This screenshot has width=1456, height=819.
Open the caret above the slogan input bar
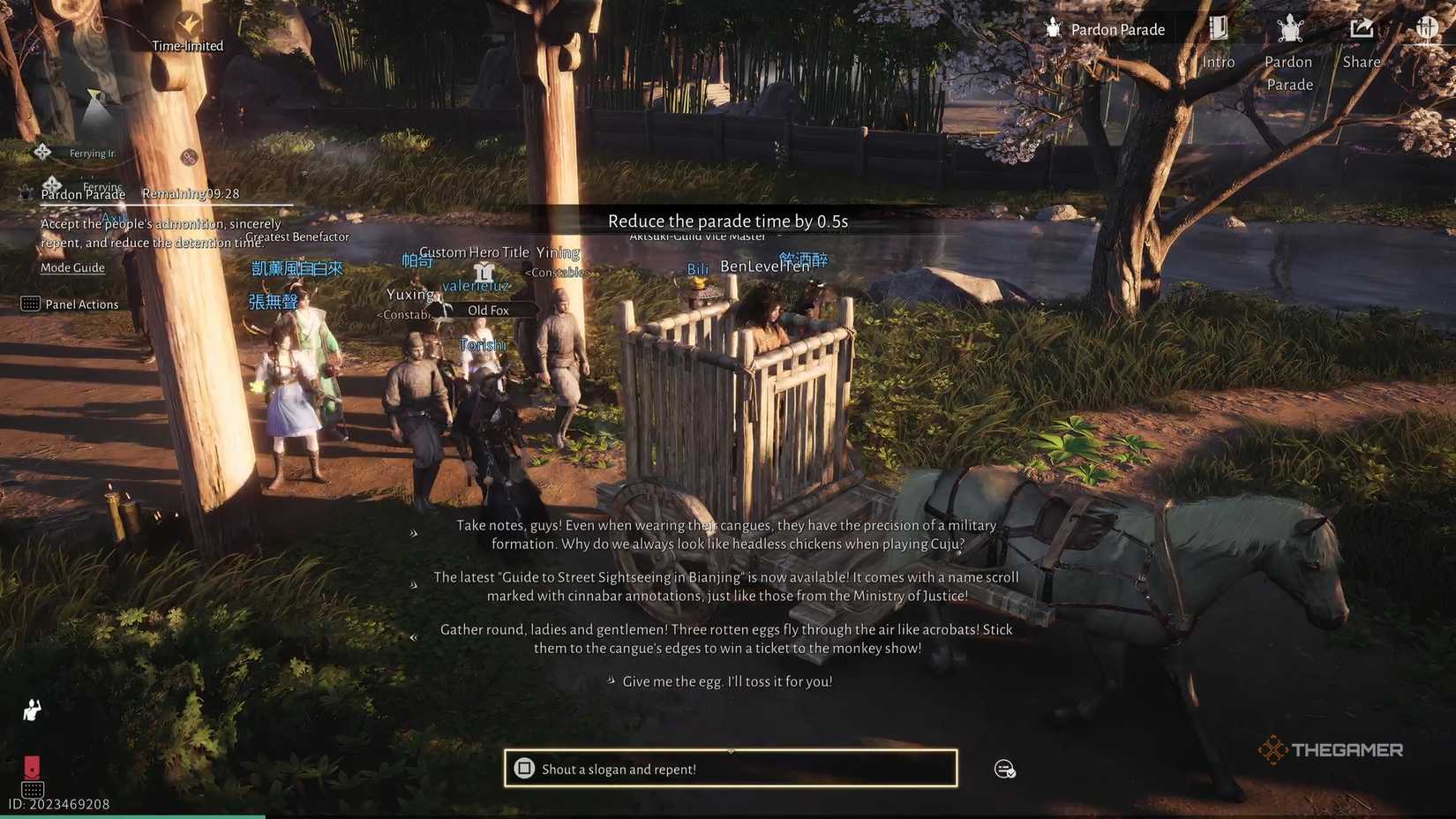point(729,749)
